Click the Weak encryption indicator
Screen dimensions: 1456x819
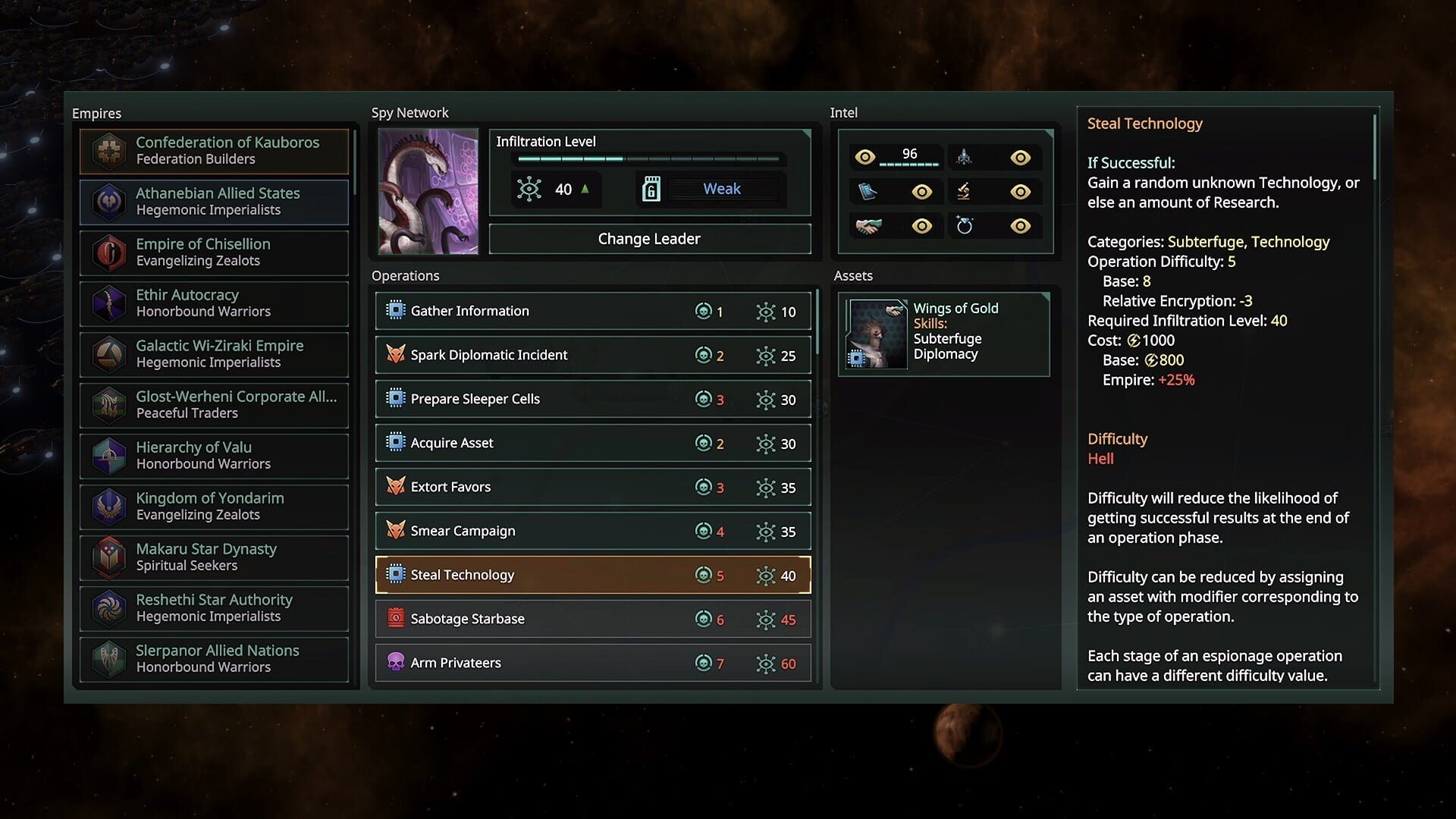coord(722,188)
